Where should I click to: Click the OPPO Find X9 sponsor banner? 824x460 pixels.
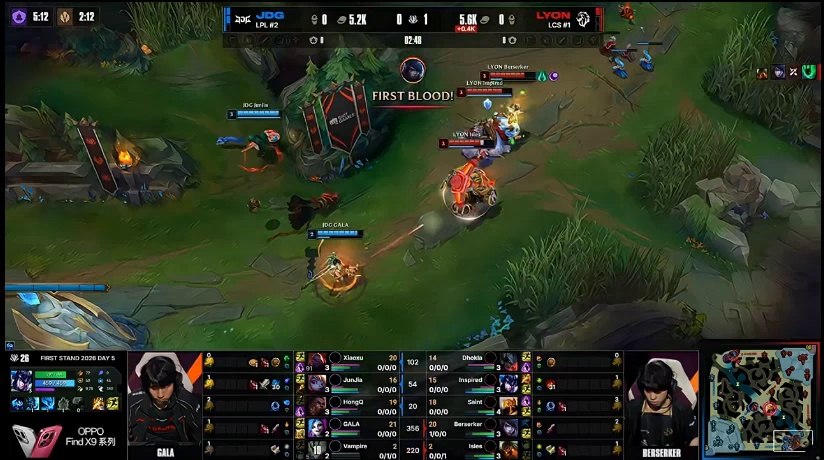click(63, 436)
